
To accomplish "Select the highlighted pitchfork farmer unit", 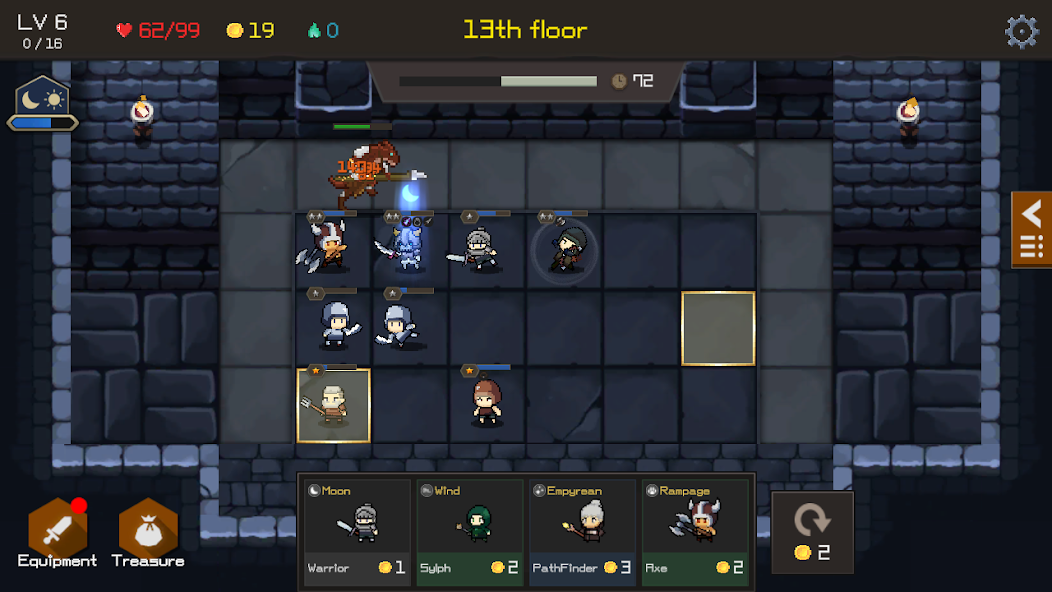I will tap(333, 405).
